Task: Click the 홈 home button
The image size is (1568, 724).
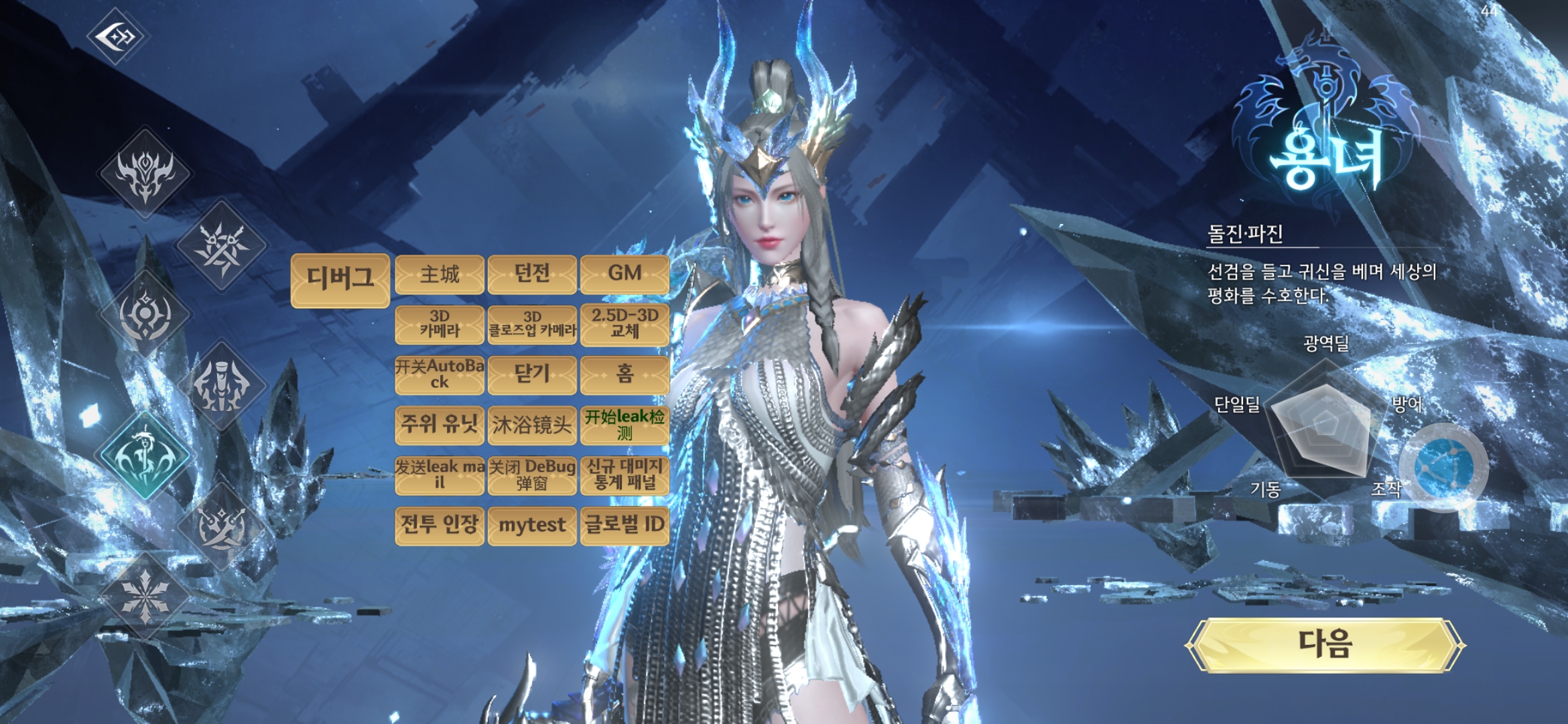Action: (625, 375)
